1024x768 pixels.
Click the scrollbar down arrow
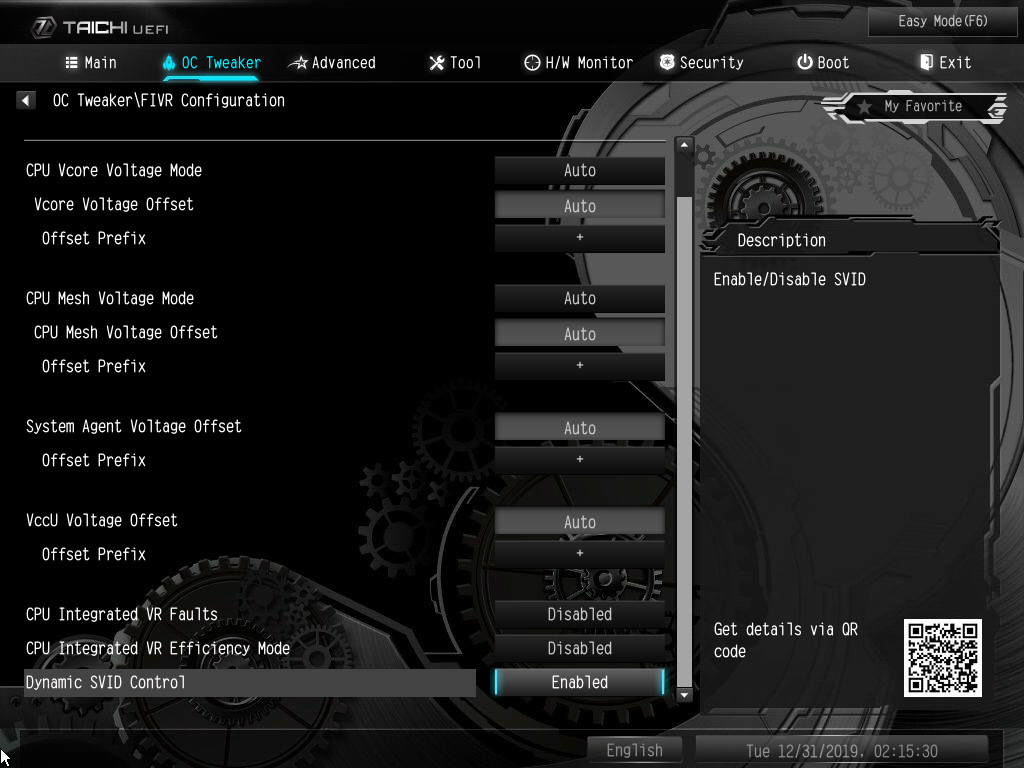click(685, 694)
